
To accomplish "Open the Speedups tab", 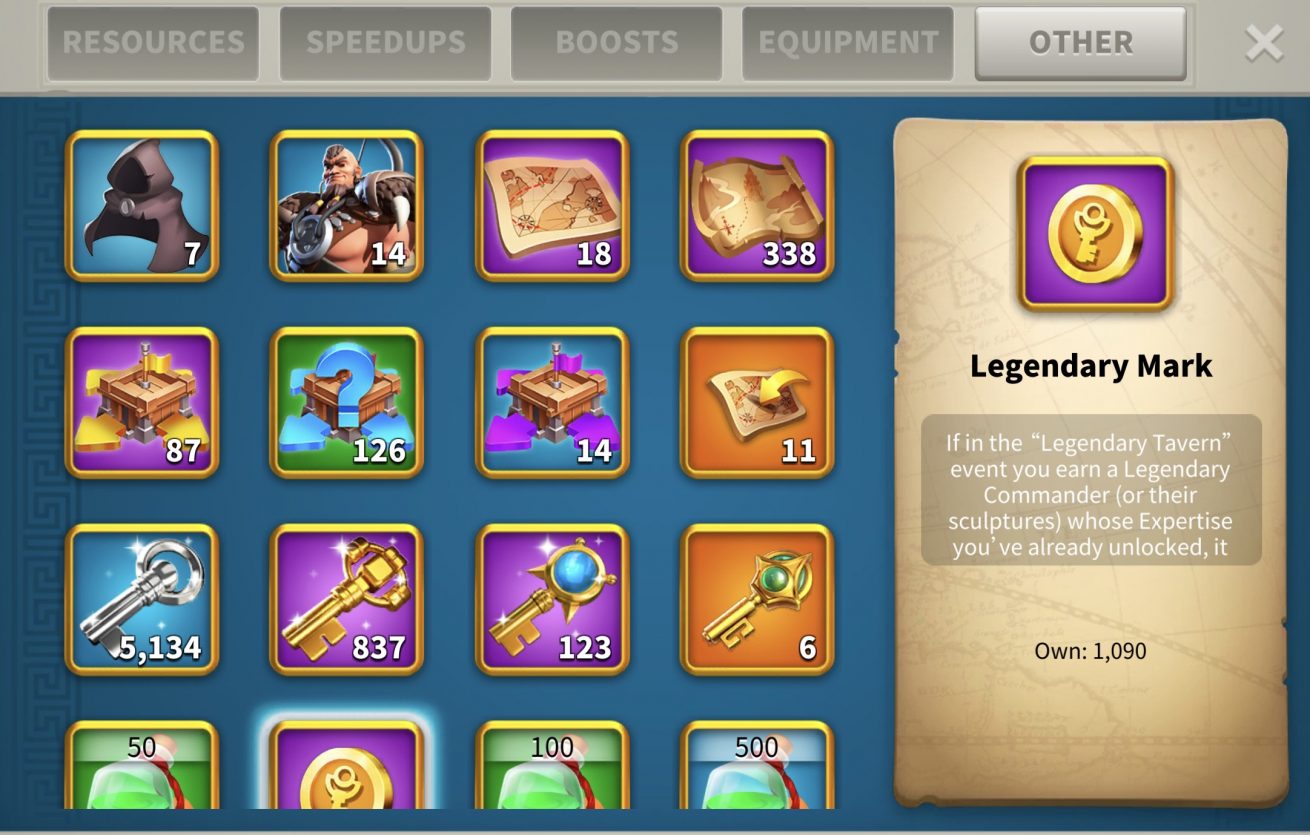I will (x=385, y=43).
